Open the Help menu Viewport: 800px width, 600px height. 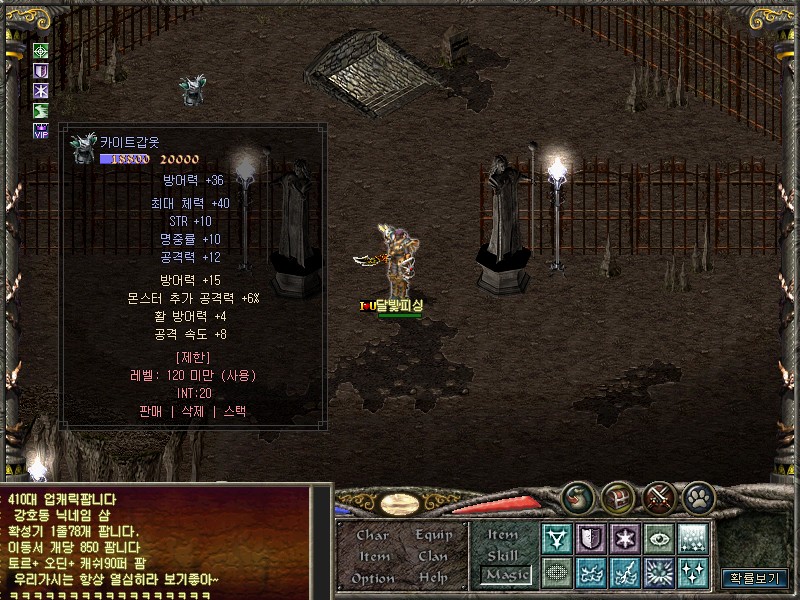(434, 578)
